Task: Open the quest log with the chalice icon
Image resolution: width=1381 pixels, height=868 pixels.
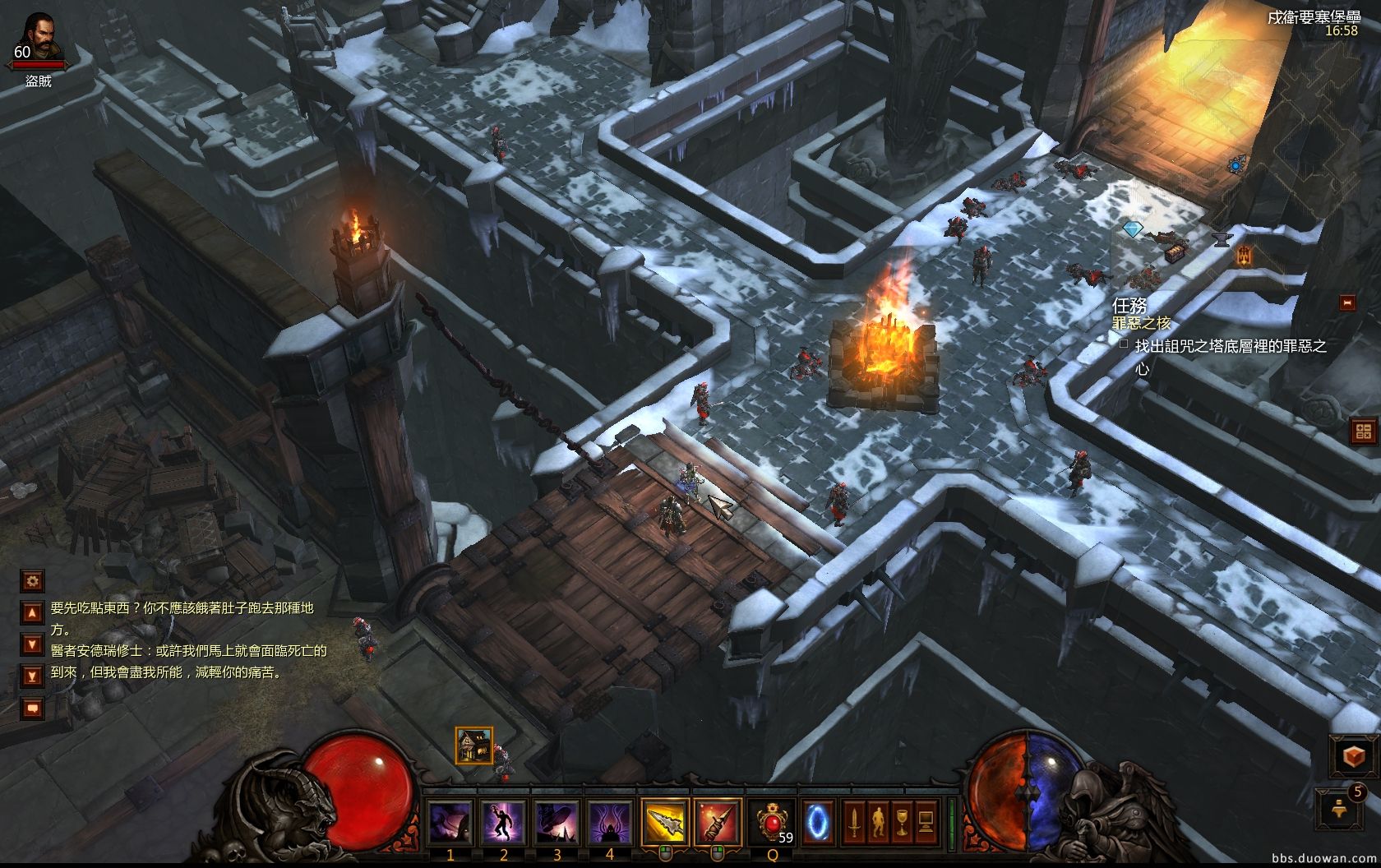Action: 902,820
